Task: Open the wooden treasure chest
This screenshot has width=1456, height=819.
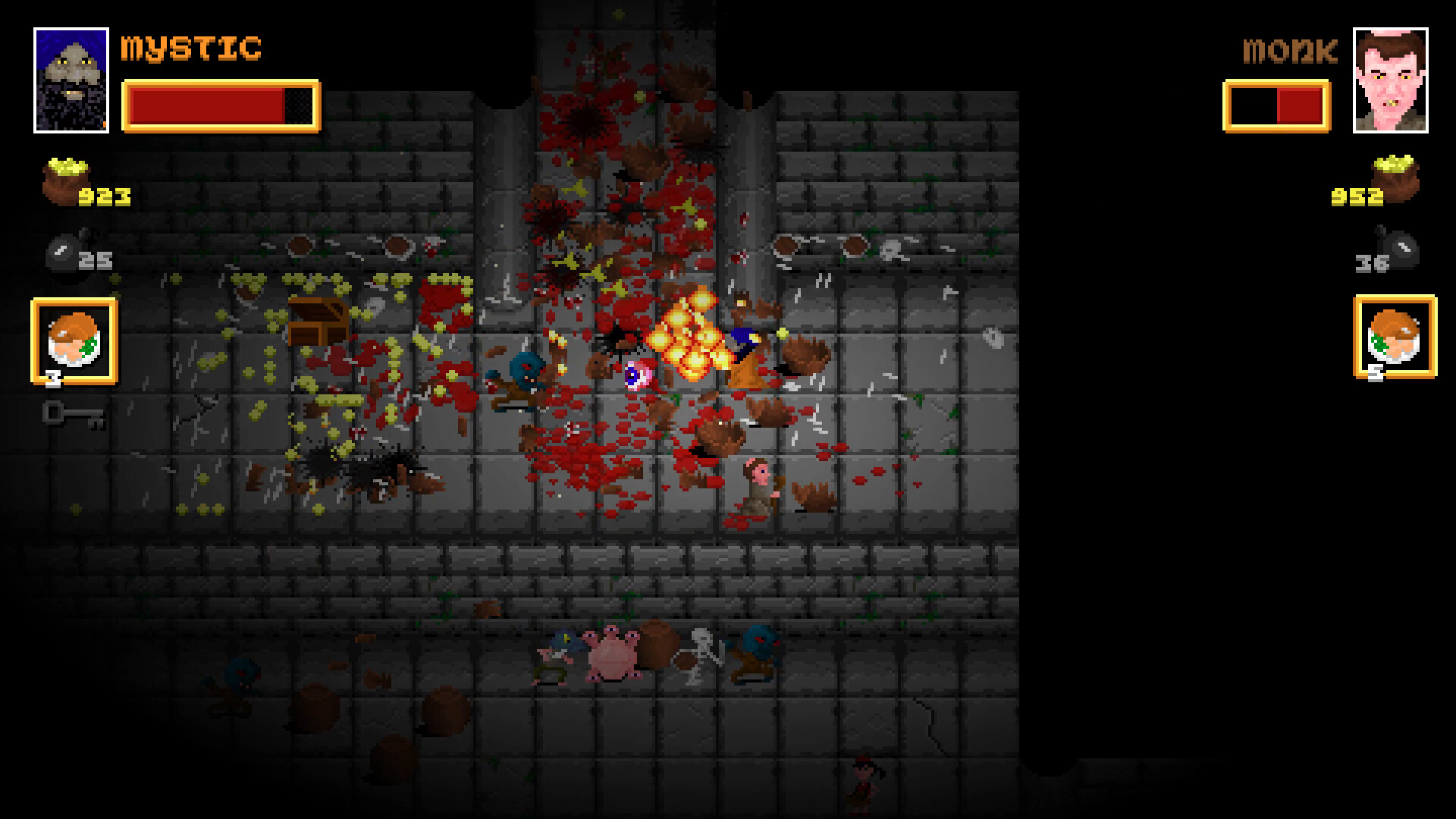Action: [x=318, y=318]
